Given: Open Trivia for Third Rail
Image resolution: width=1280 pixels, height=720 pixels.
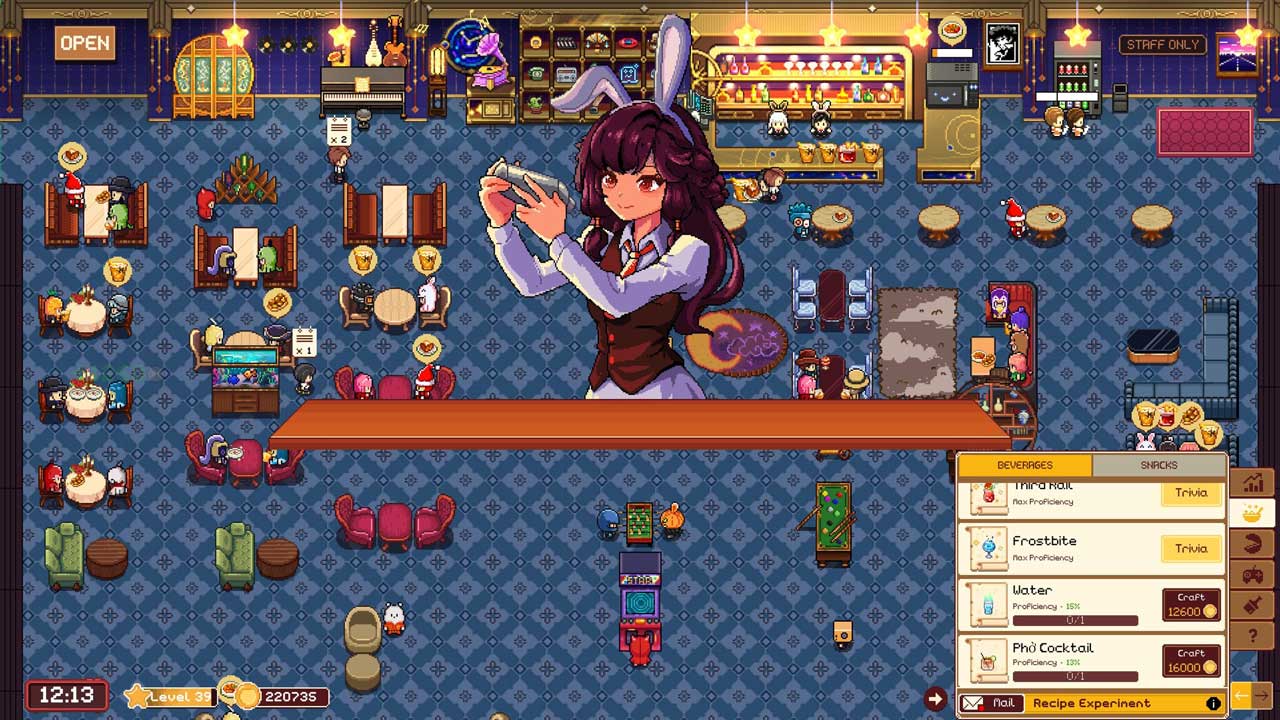Looking at the screenshot, I should [1191, 493].
